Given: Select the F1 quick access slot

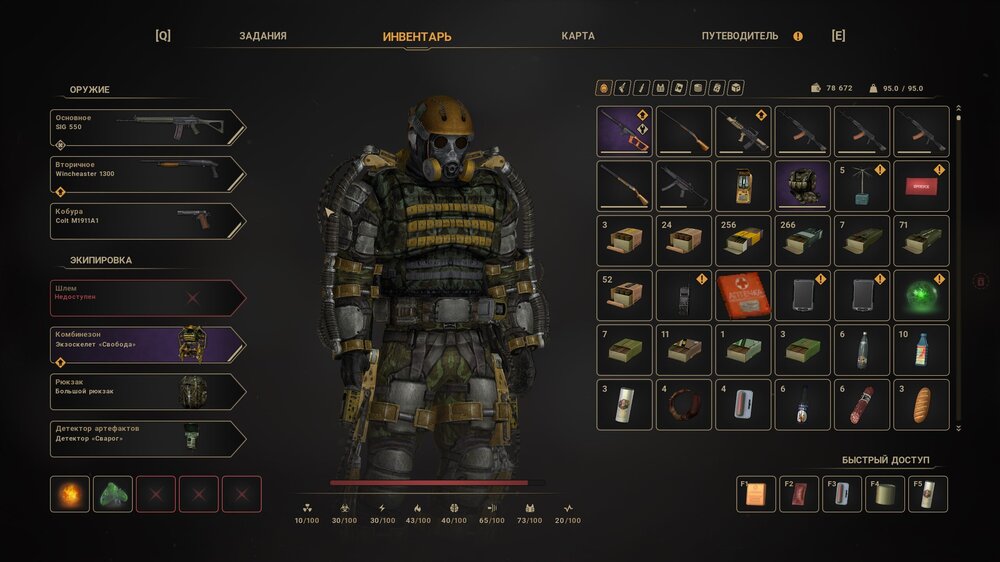Looking at the screenshot, I should (x=756, y=494).
